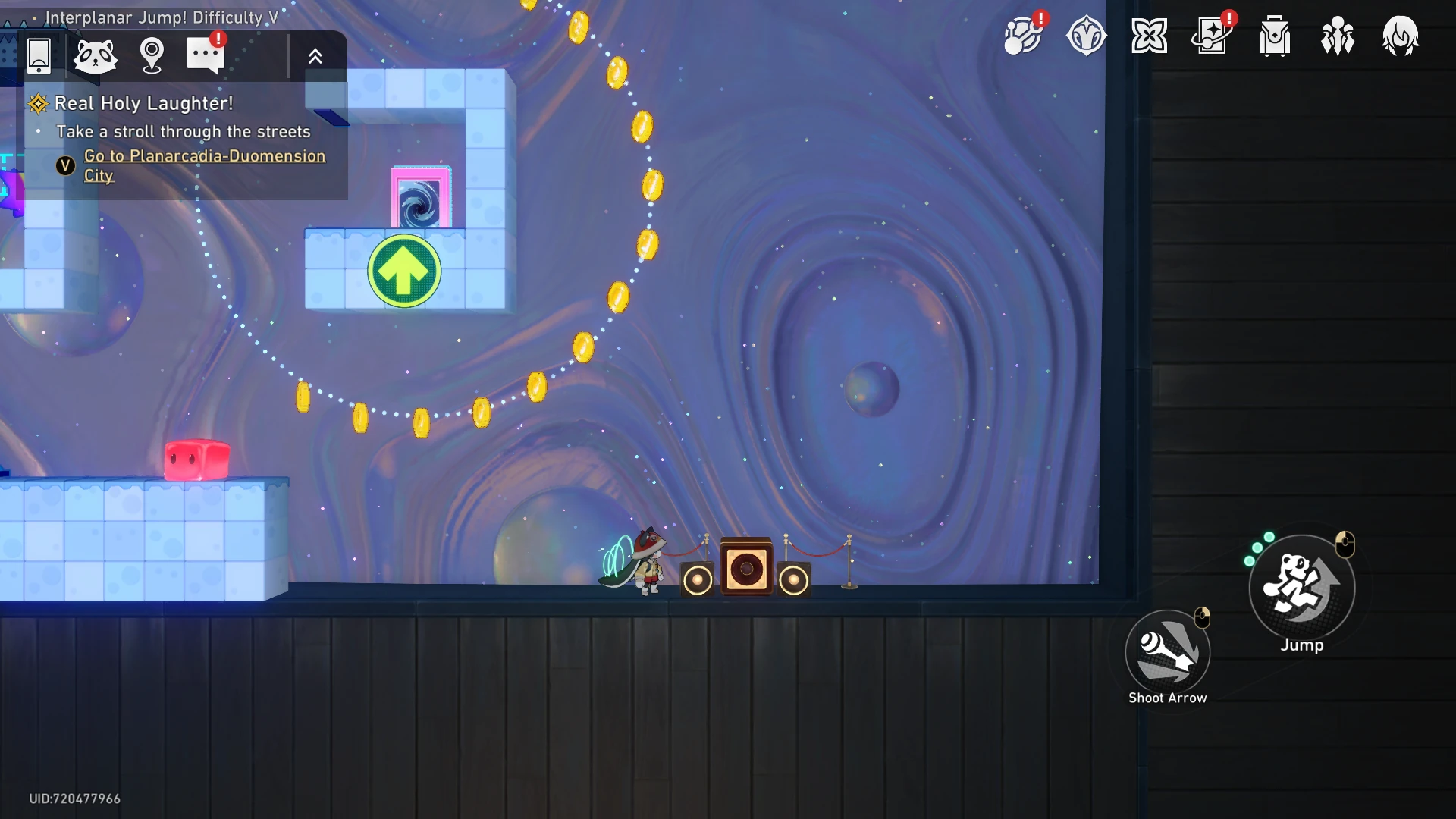Tap the Jump action button
This screenshot has width=1456, height=819.
[1301, 587]
